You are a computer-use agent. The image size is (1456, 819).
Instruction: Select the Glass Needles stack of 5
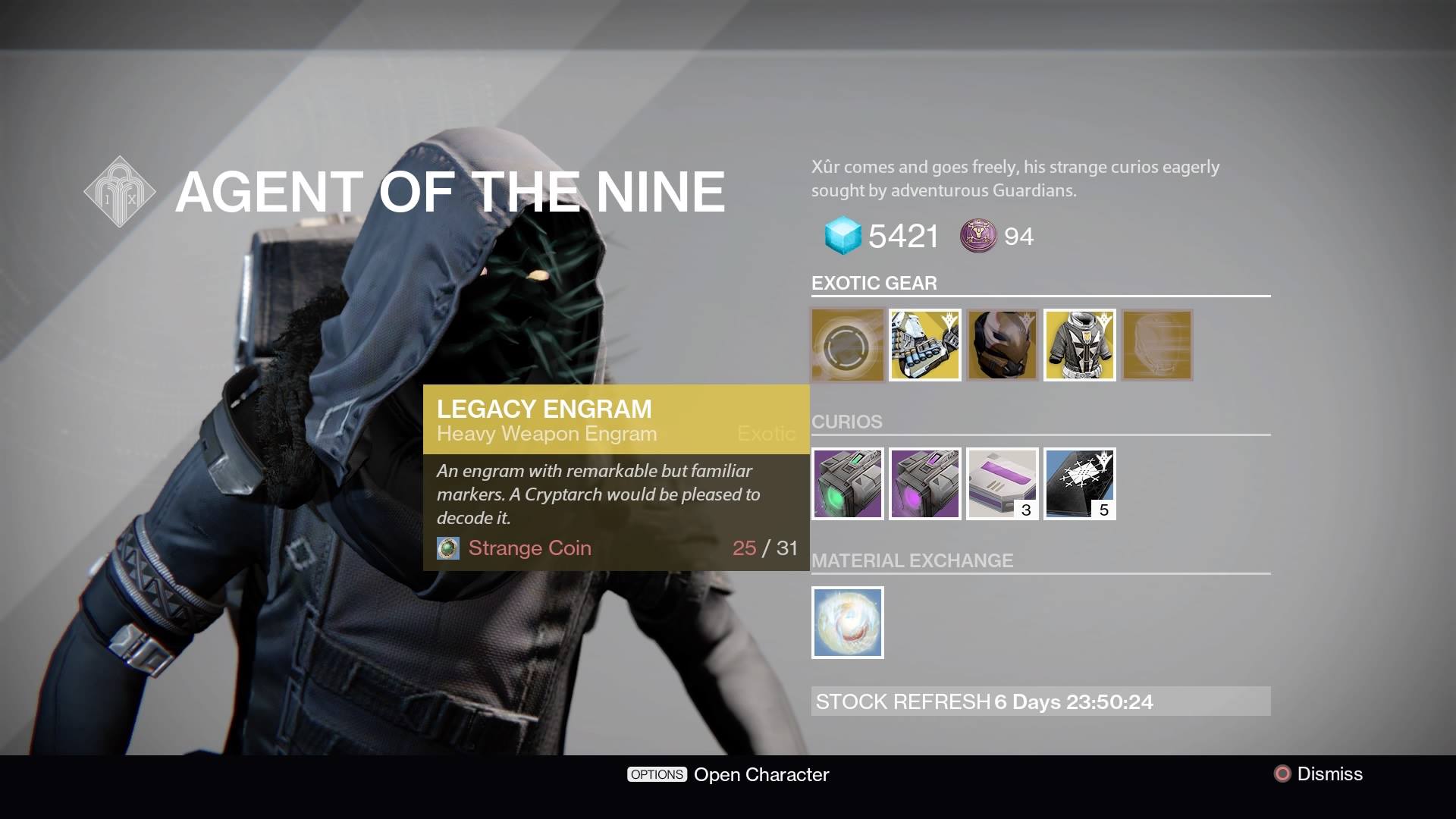(x=1079, y=484)
